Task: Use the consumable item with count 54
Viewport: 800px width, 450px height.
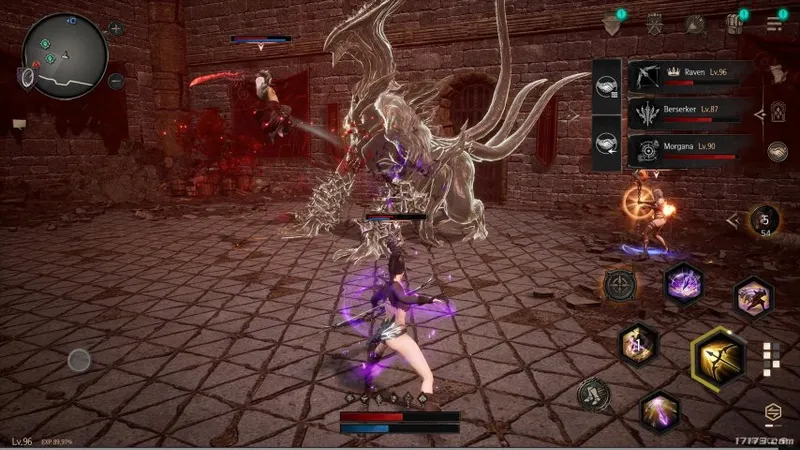Action: (765, 221)
